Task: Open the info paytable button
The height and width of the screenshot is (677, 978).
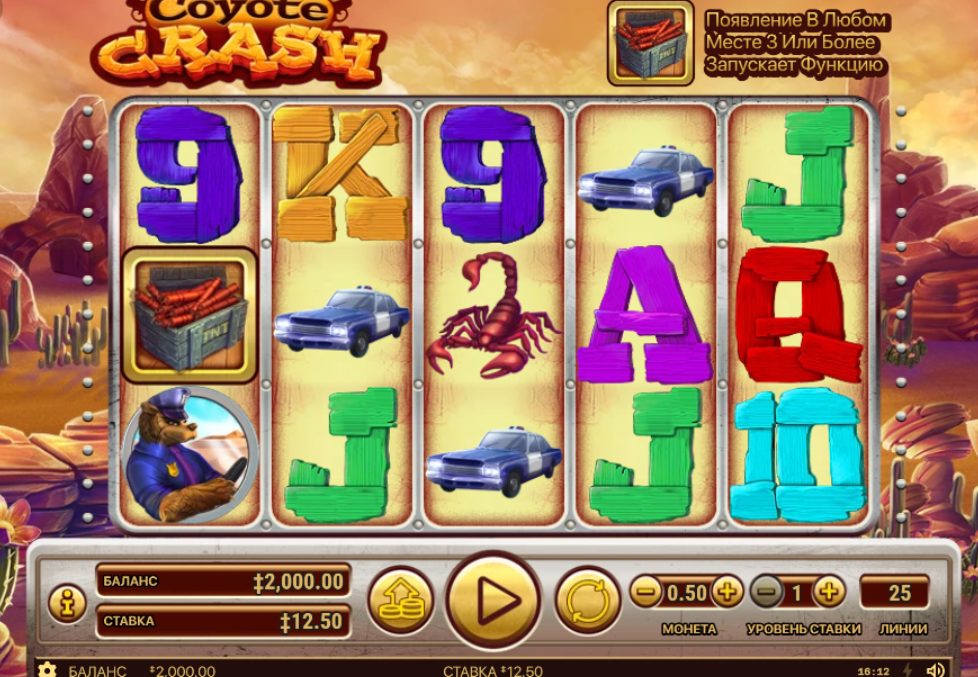Action: (x=67, y=603)
